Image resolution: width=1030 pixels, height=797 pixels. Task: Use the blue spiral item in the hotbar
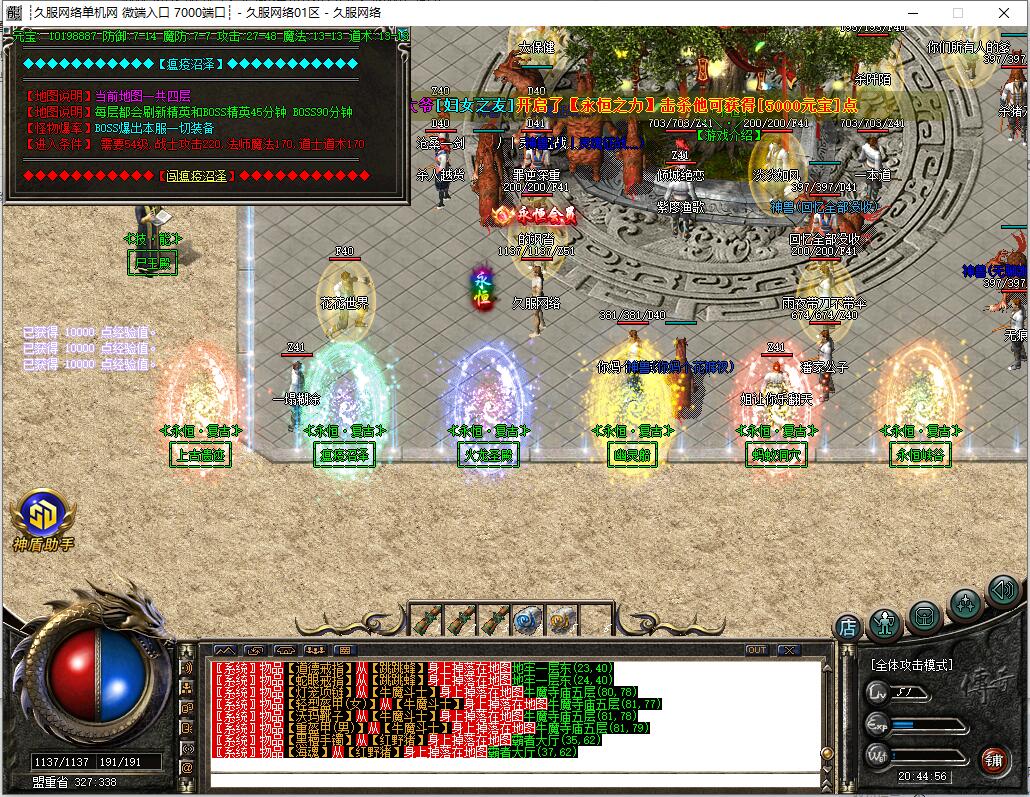point(526,620)
